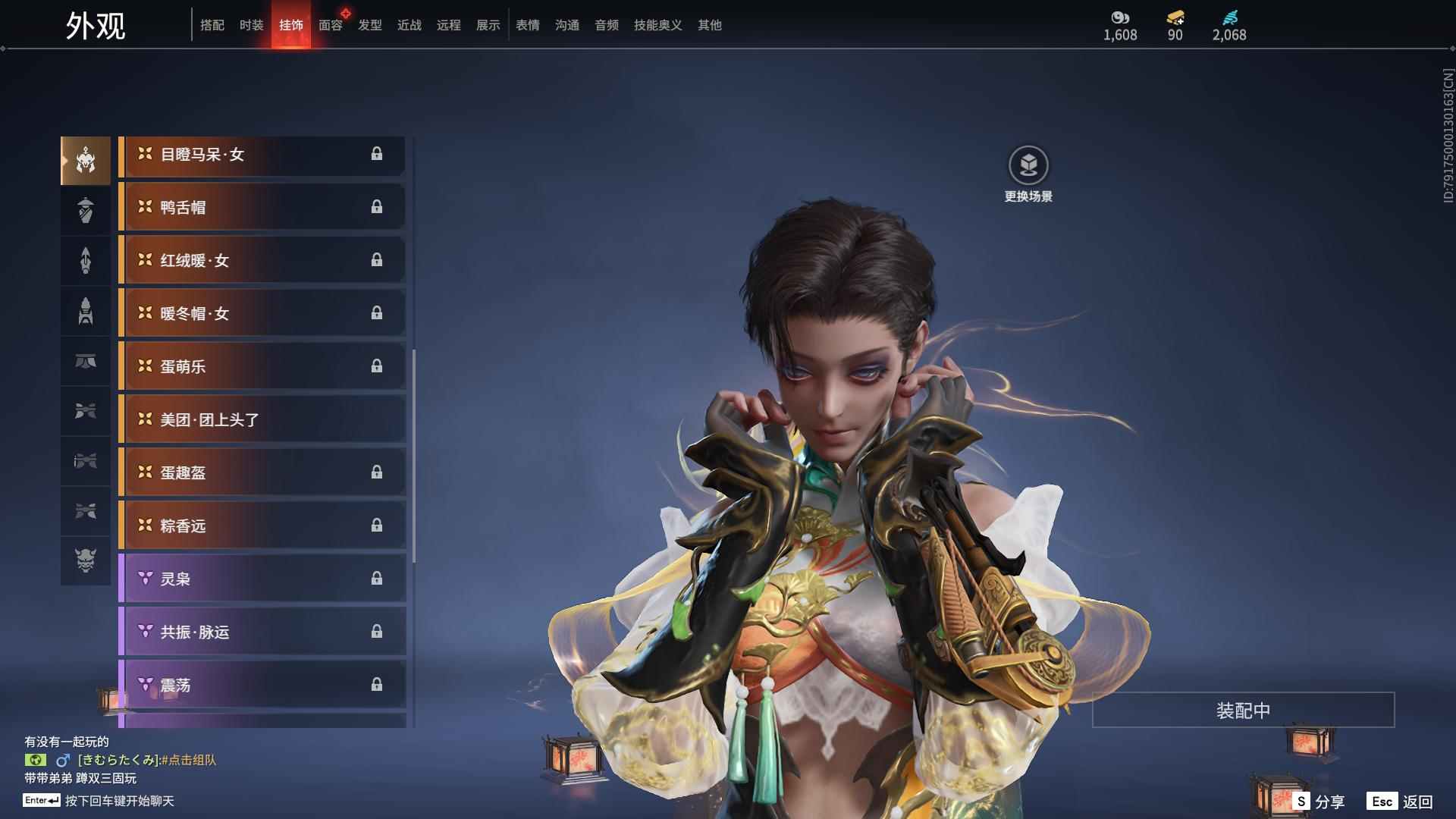Select the oni mask accessory category
This screenshot has height=819, width=1456.
coord(86,560)
